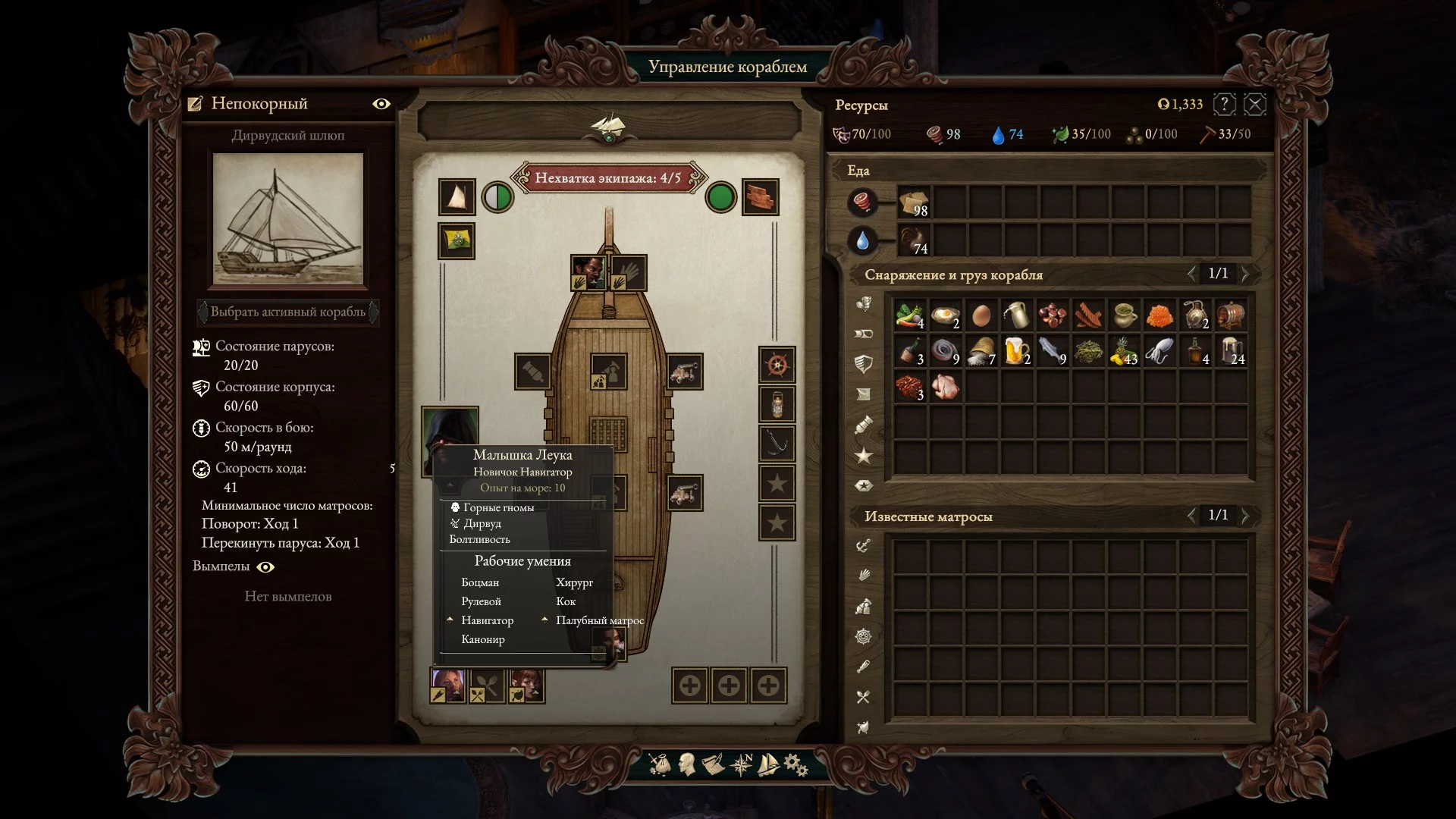Select the anchor upgrade slot
The height and width of the screenshot is (819, 1456).
click(777, 444)
